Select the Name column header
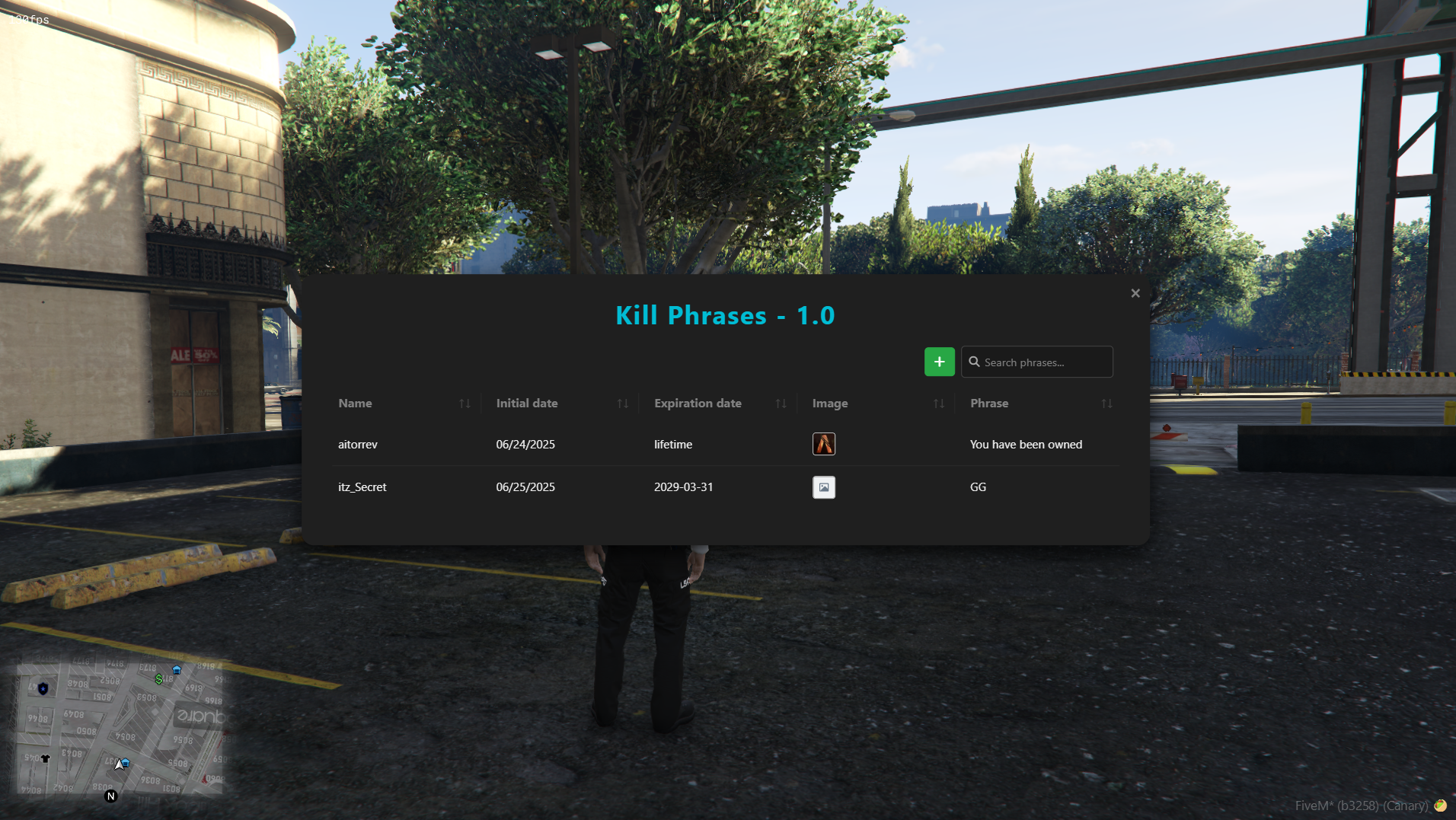 point(355,404)
